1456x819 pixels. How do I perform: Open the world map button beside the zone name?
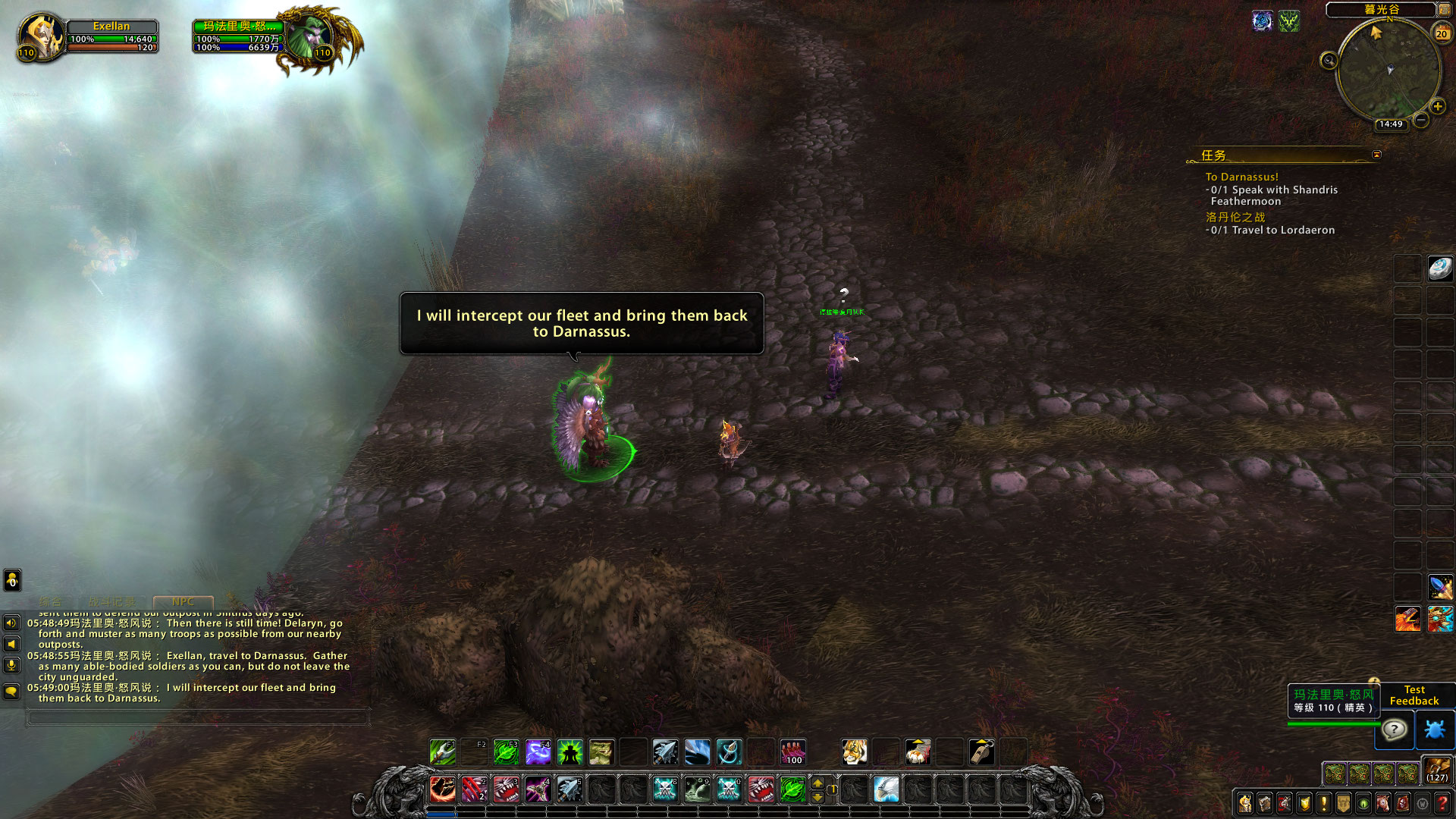(x=1445, y=10)
